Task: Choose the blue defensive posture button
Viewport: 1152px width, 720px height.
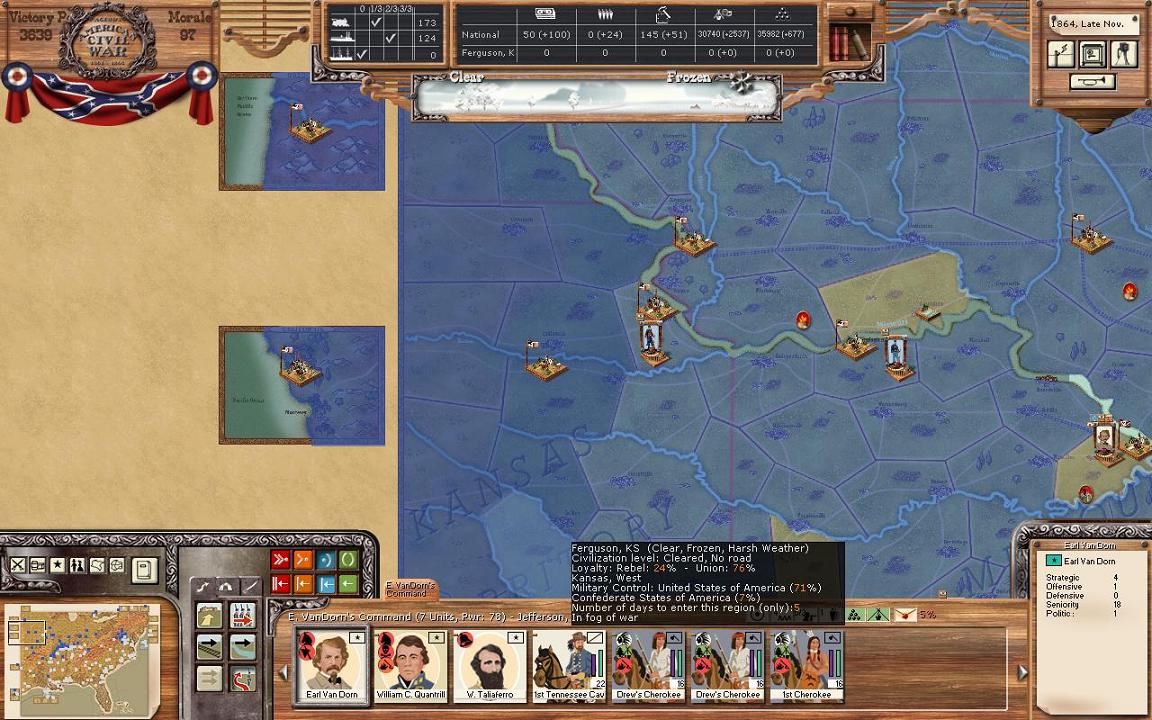Action: pyautogui.click(x=325, y=560)
